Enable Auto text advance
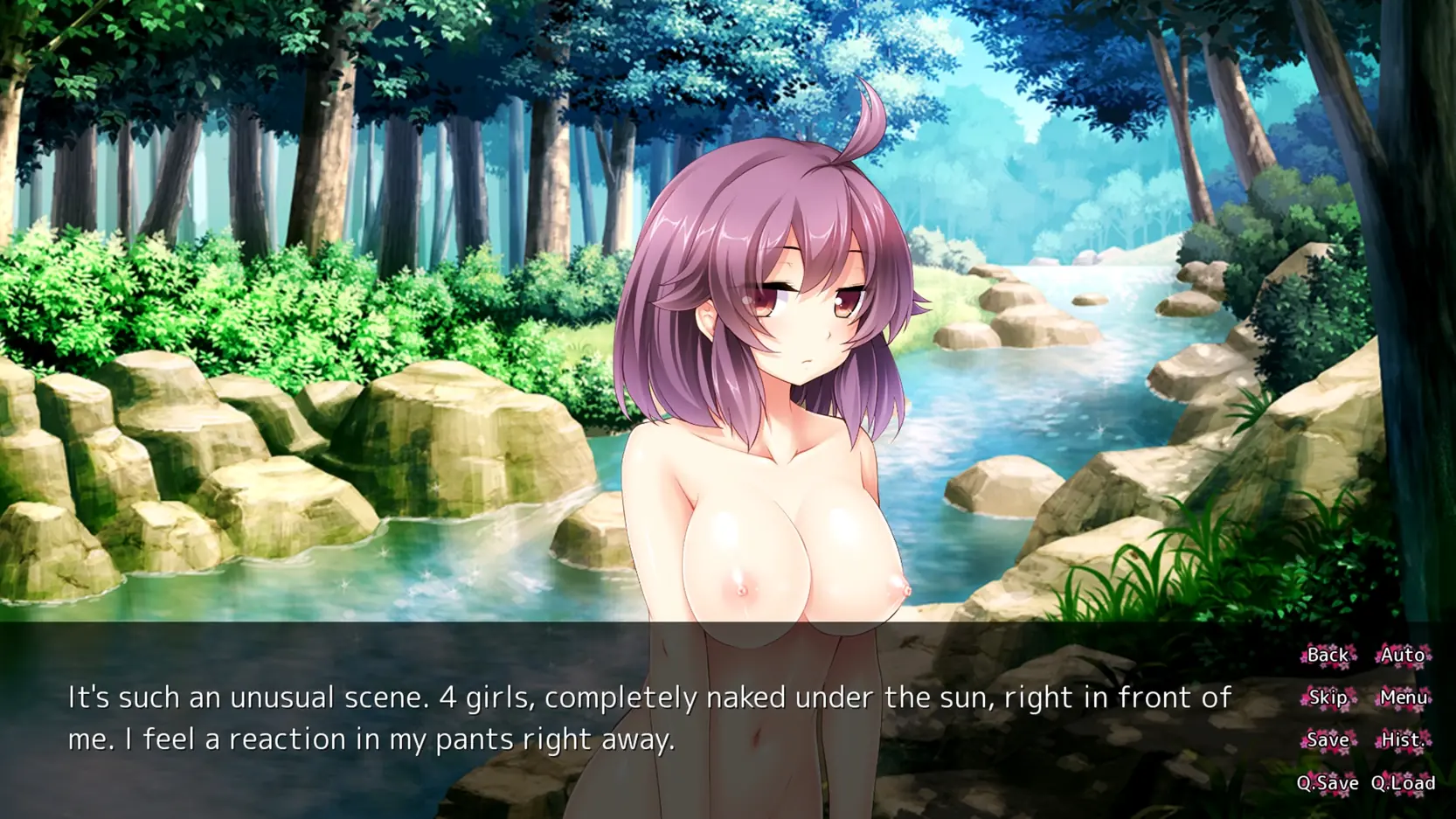Viewport: 1456px width, 819px height. pyautogui.click(x=1403, y=655)
